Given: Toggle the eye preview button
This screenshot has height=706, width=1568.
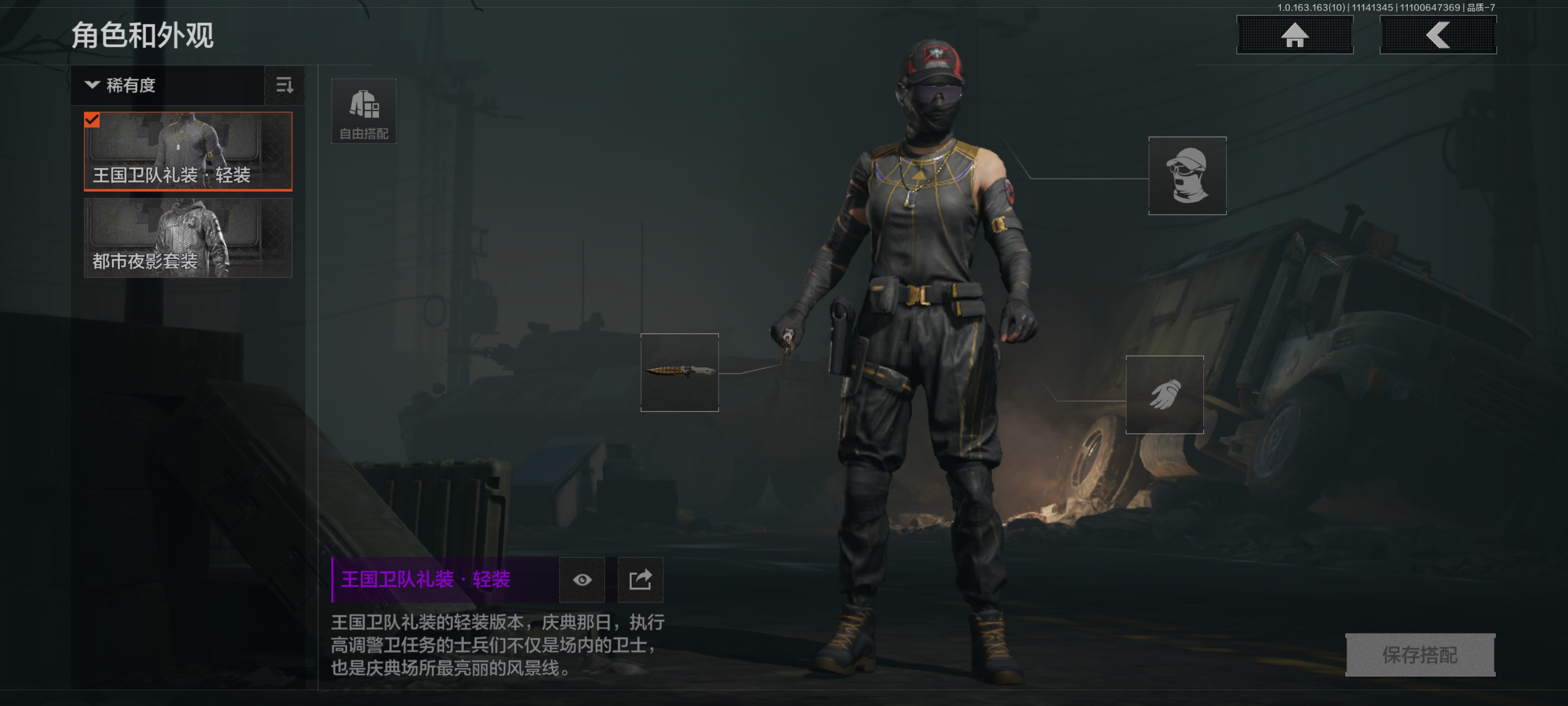Looking at the screenshot, I should [582, 579].
